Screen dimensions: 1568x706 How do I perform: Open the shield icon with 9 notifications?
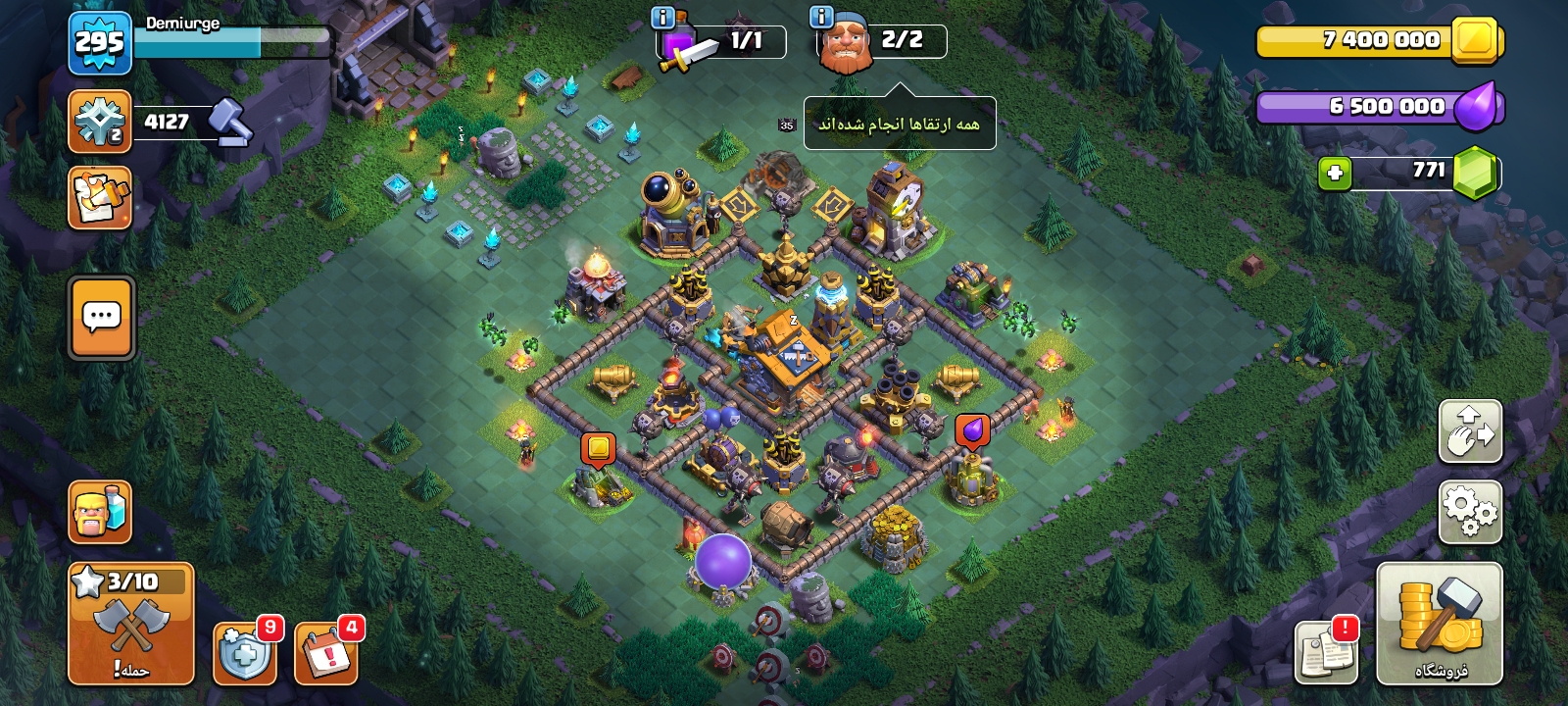244,652
